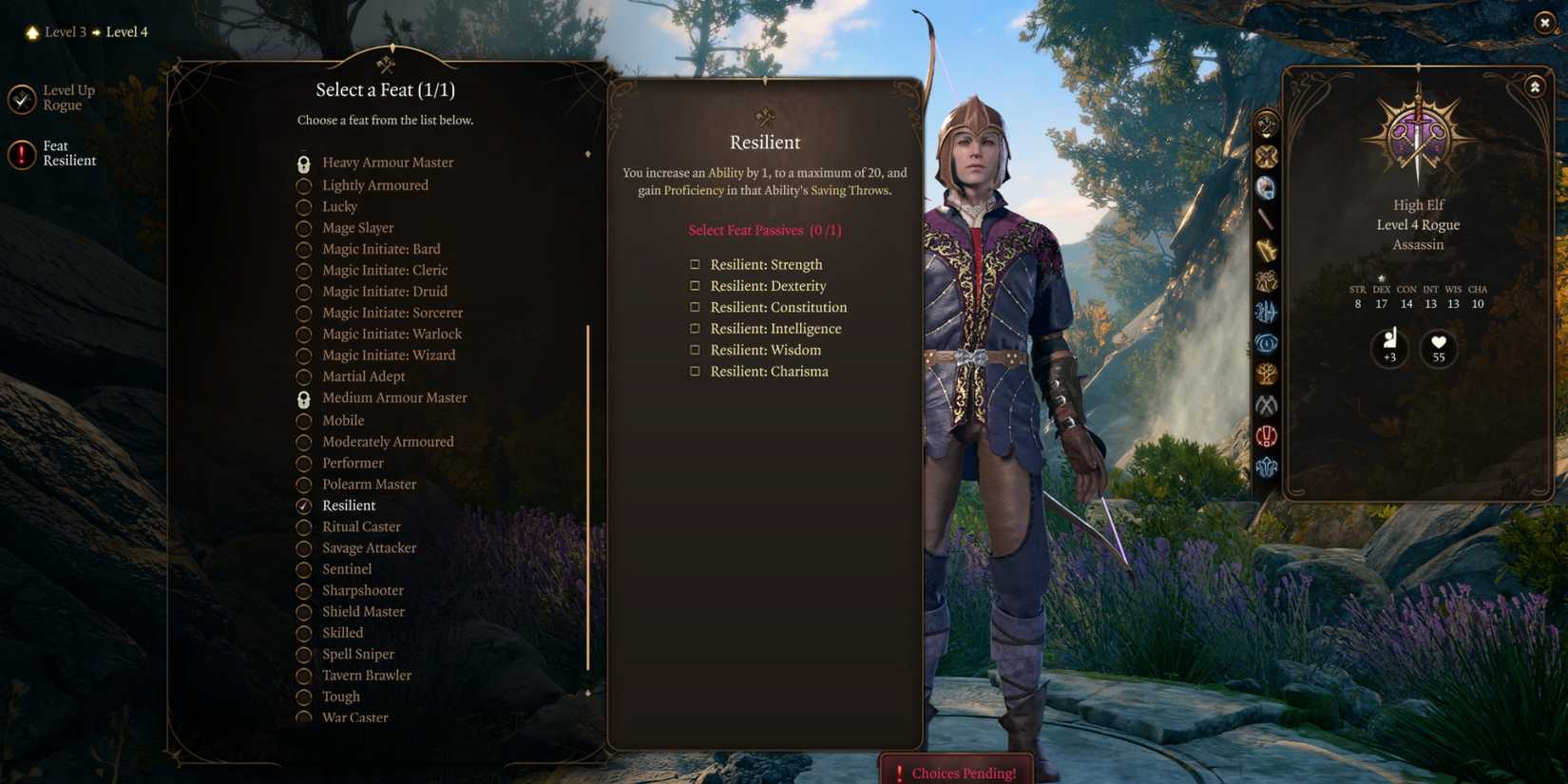Check the Resilient: Wisdom box
The width and height of the screenshot is (1568, 784).
click(x=695, y=350)
